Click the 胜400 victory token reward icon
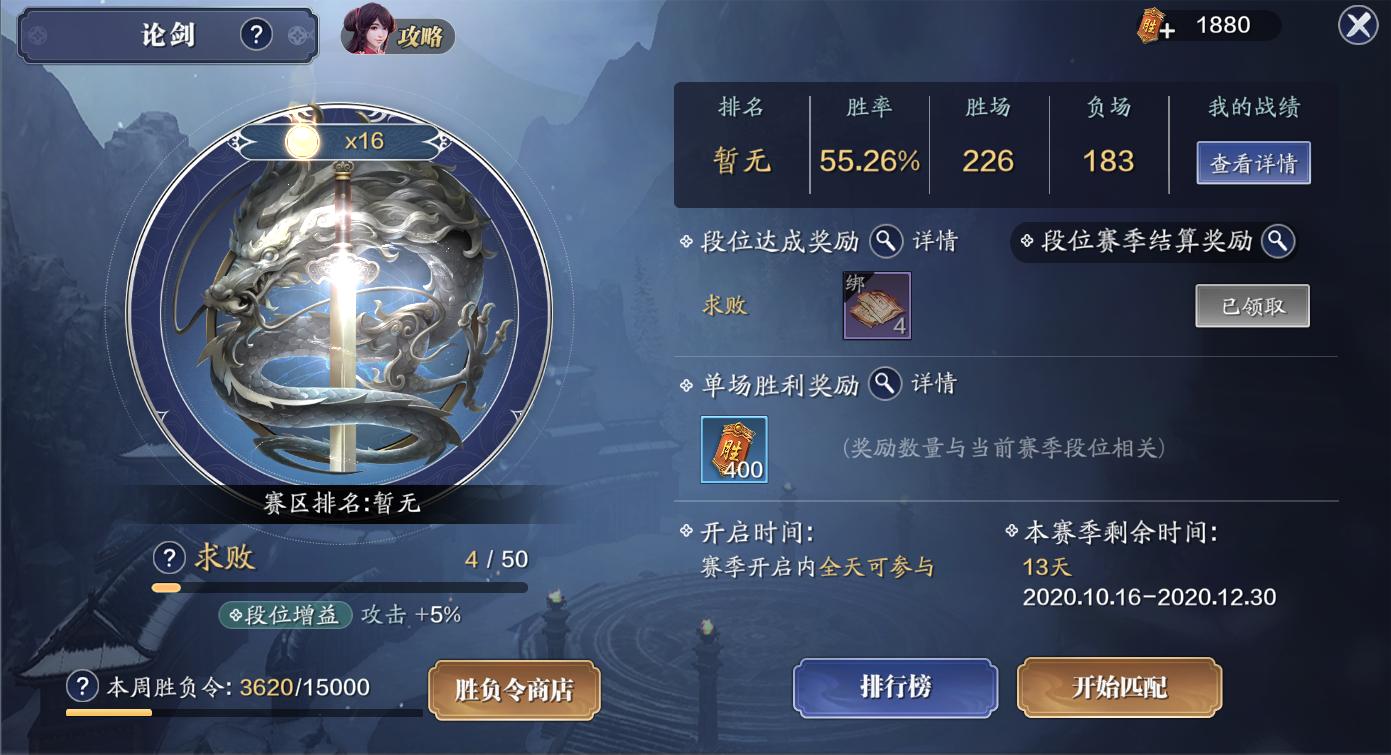 [734, 449]
